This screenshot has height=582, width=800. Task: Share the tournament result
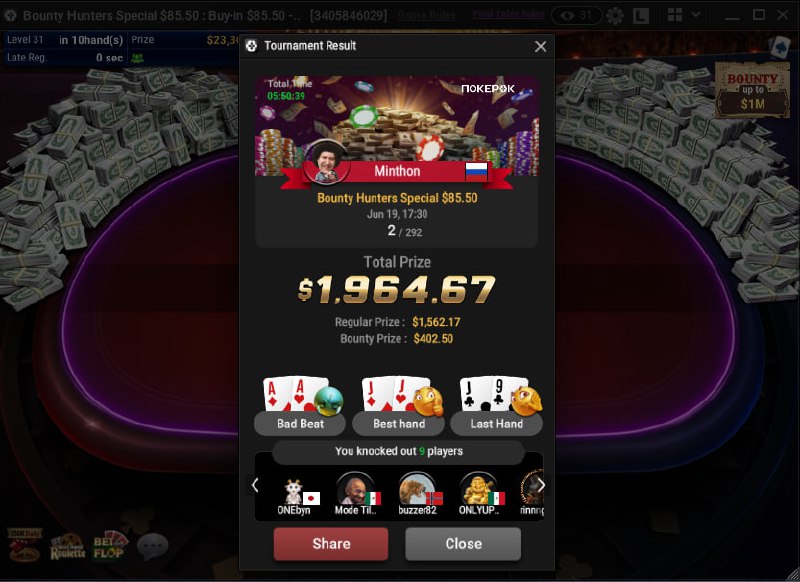pyautogui.click(x=330, y=544)
